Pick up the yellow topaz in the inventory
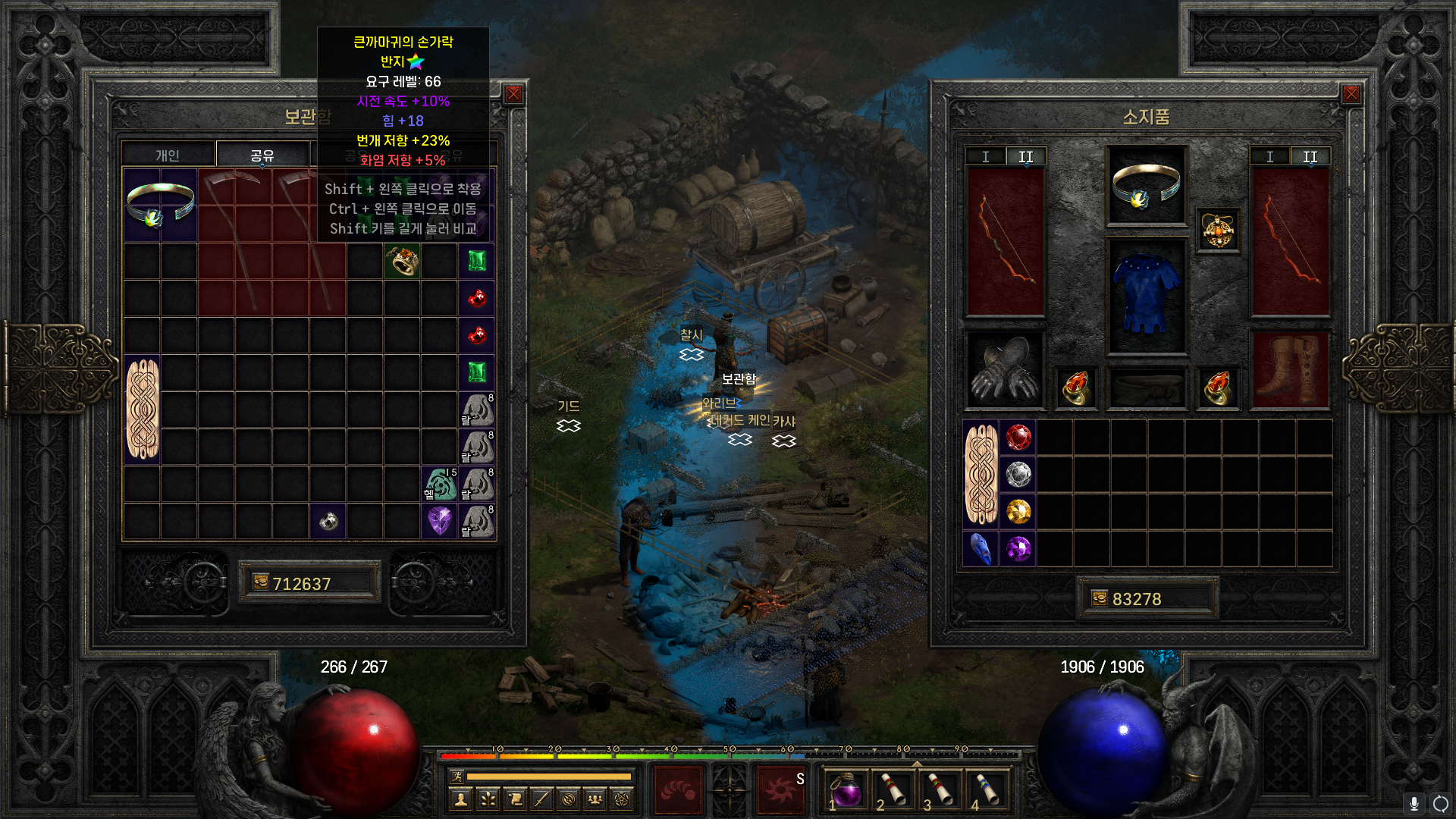 pyautogui.click(x=1018, y=512)
